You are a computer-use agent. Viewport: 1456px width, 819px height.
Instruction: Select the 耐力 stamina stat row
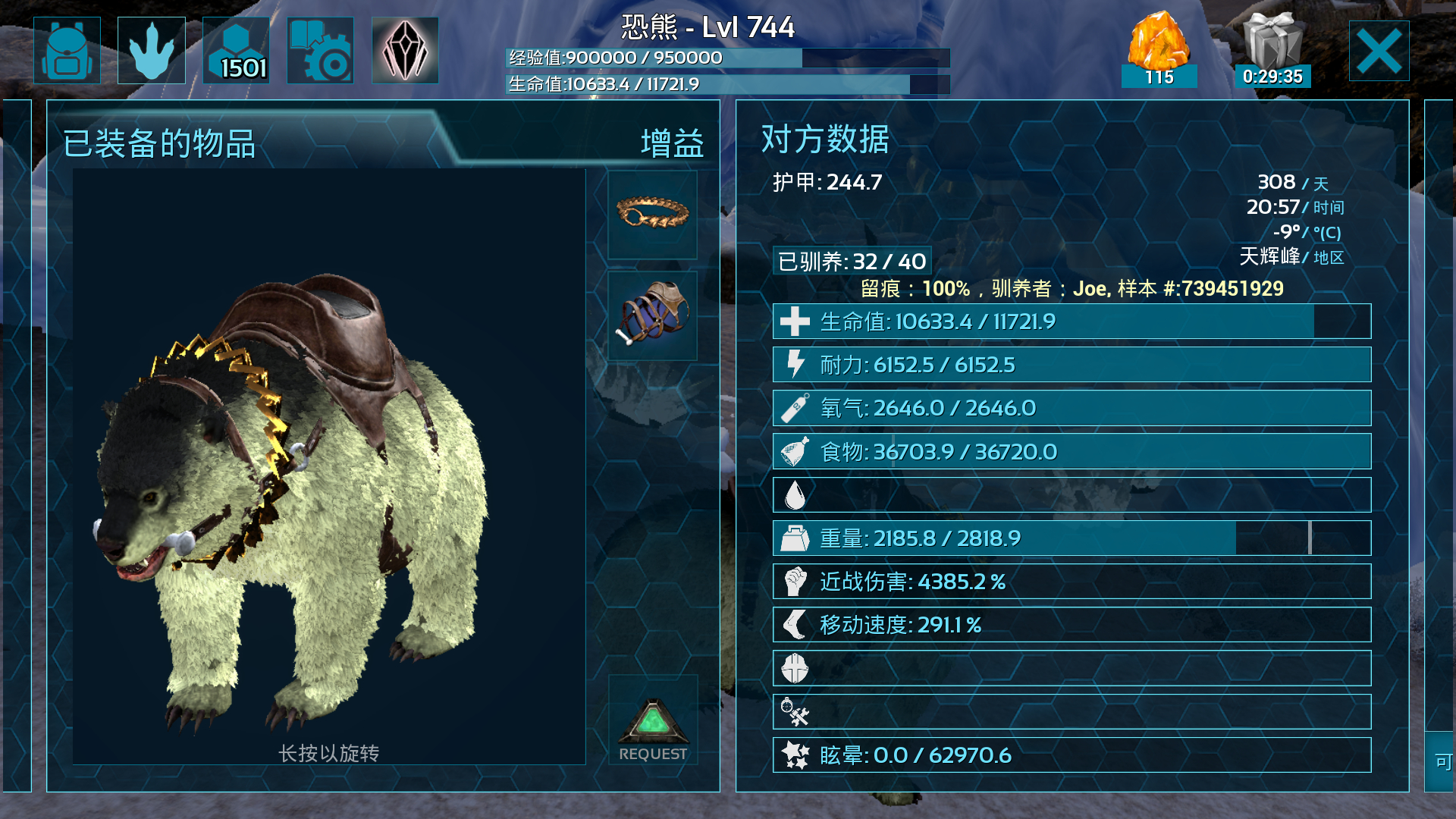click(1071, 365)
